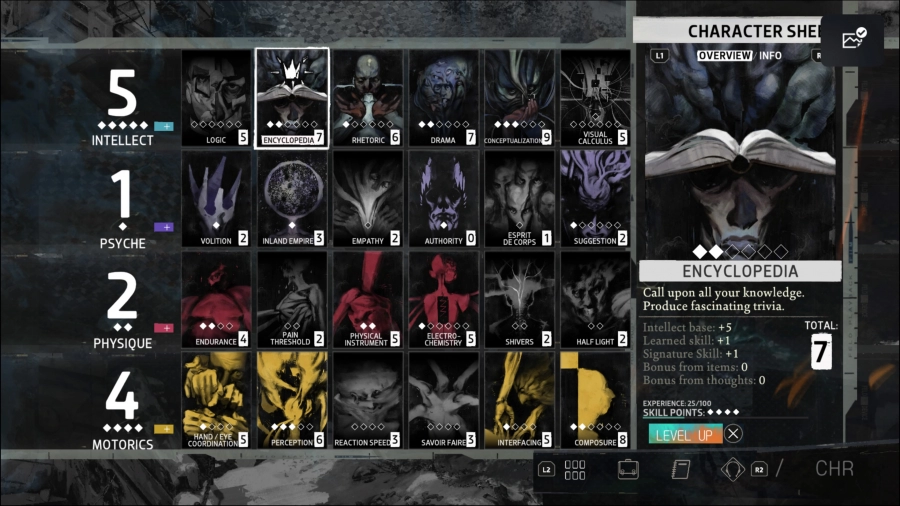Choose the Inland Empire skill card
Screen dimensions: 900x506
(x=292, y=198)
